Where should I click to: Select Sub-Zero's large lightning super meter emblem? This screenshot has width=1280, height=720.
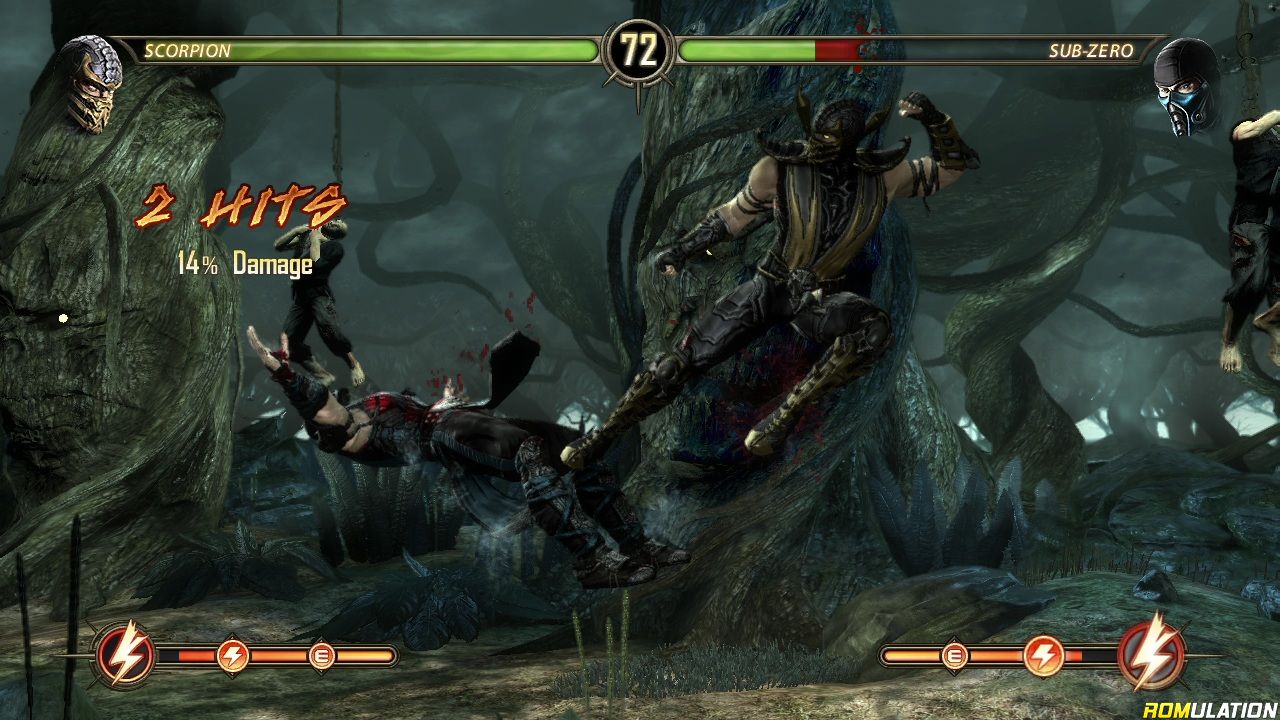click(x=1152, y=655)
